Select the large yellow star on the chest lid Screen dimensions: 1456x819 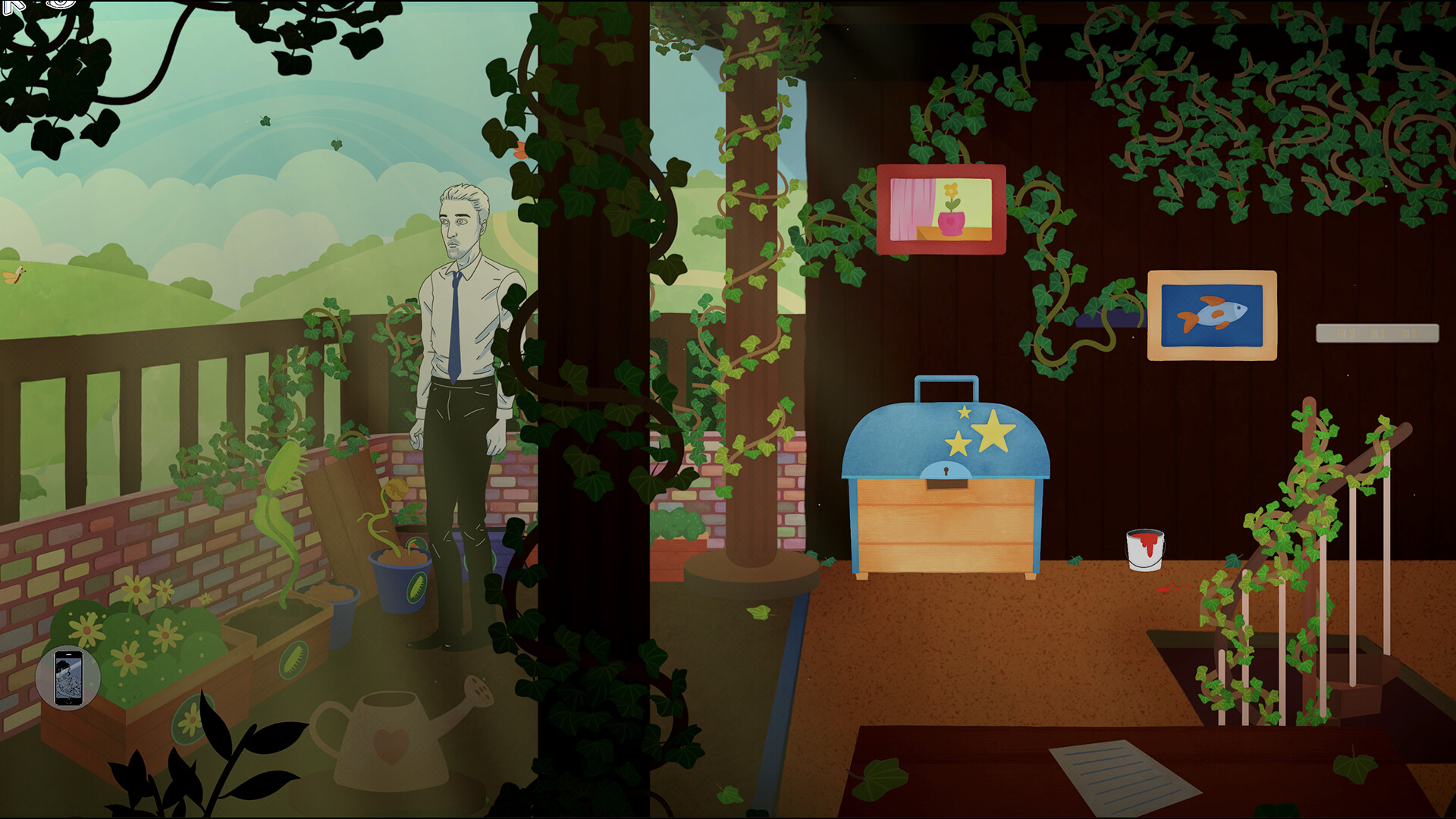click(x=995, y=435)
